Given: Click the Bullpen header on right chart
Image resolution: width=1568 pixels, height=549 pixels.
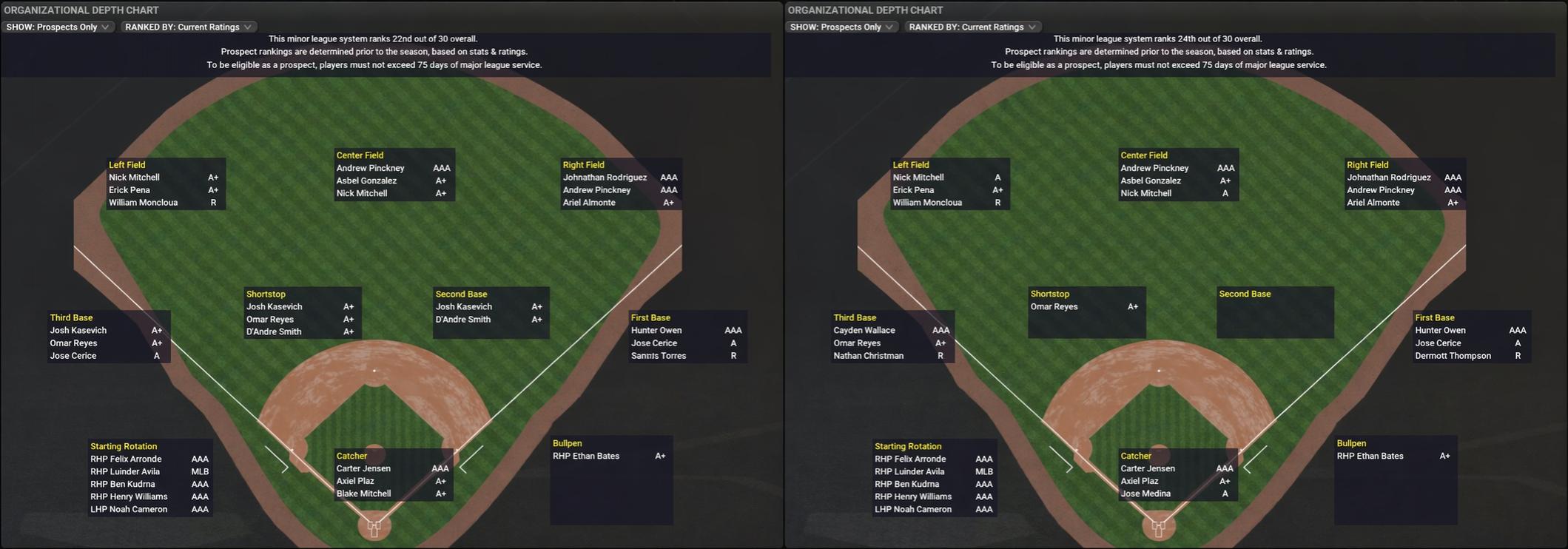Looking at the screenshot, I should 1351,442.
